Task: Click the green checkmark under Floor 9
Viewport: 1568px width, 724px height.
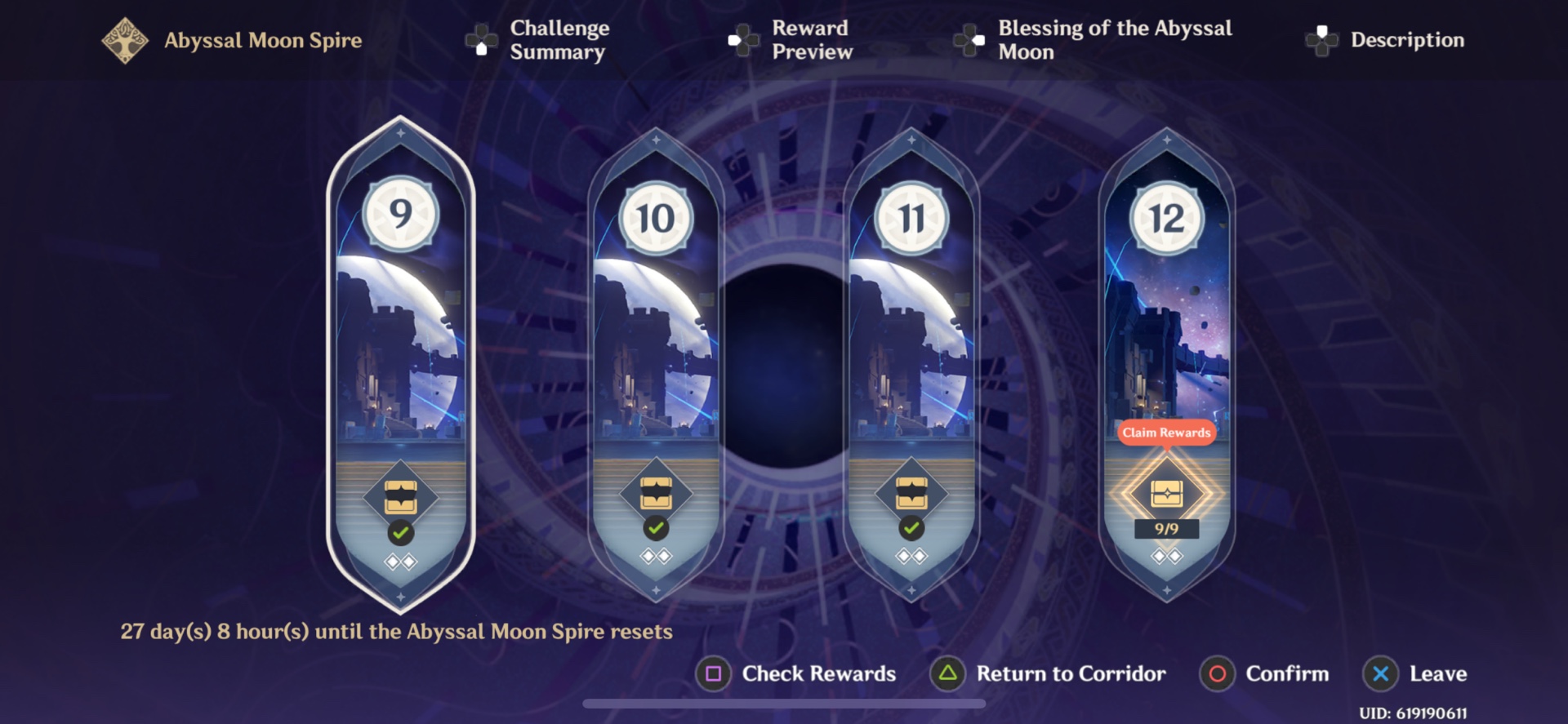Action: tap(399, 531)
